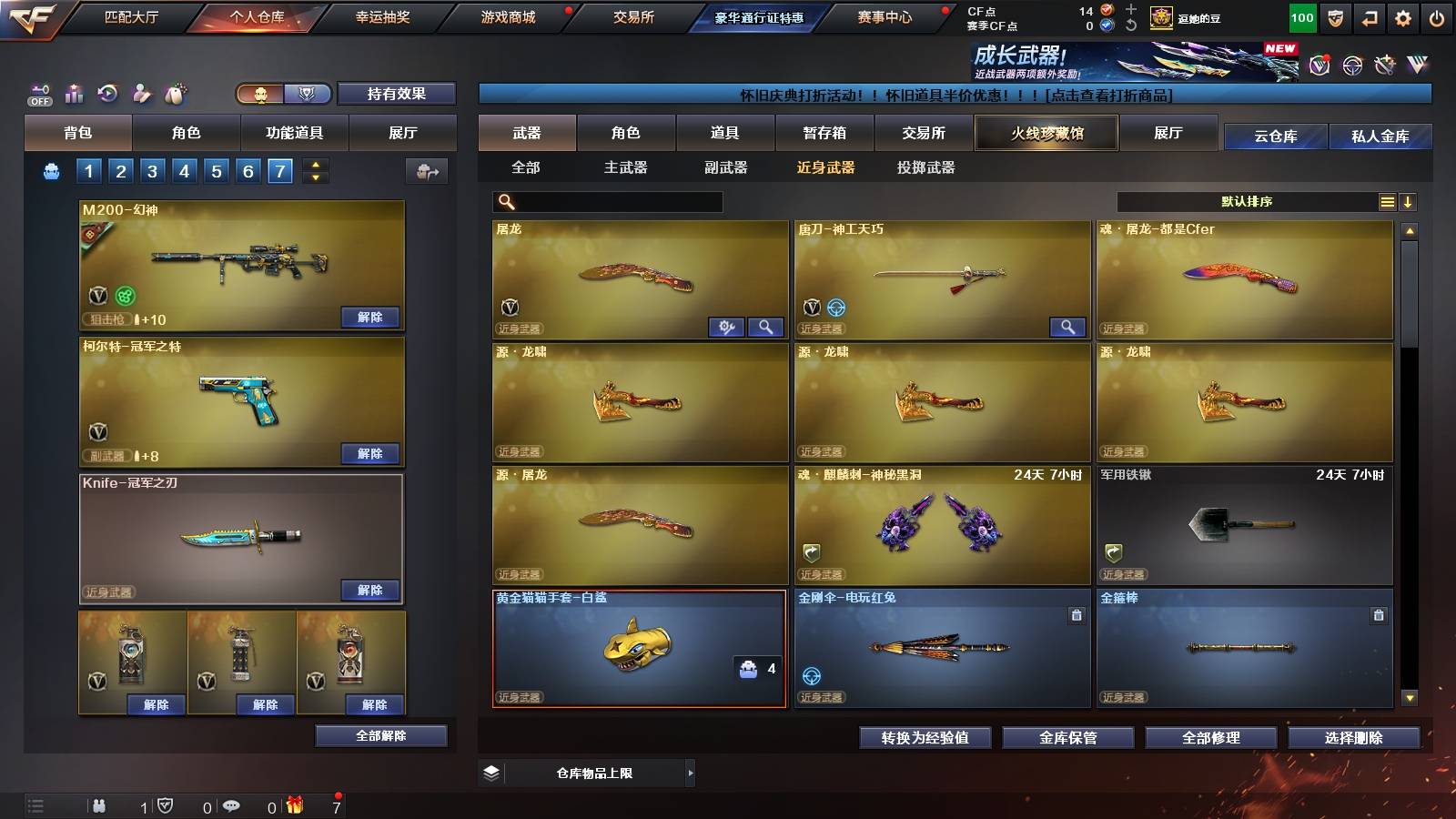Click the V membership icon with red notification dot

click(x=1319, y=65)
